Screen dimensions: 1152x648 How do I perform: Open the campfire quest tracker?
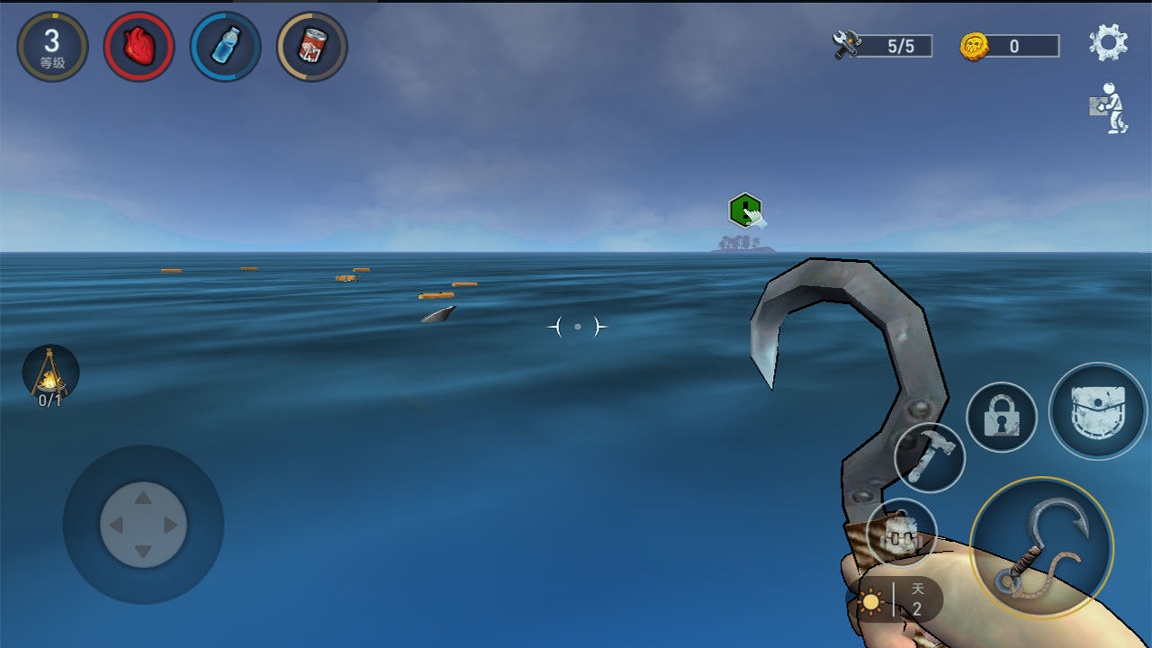(x=50, y=376)
